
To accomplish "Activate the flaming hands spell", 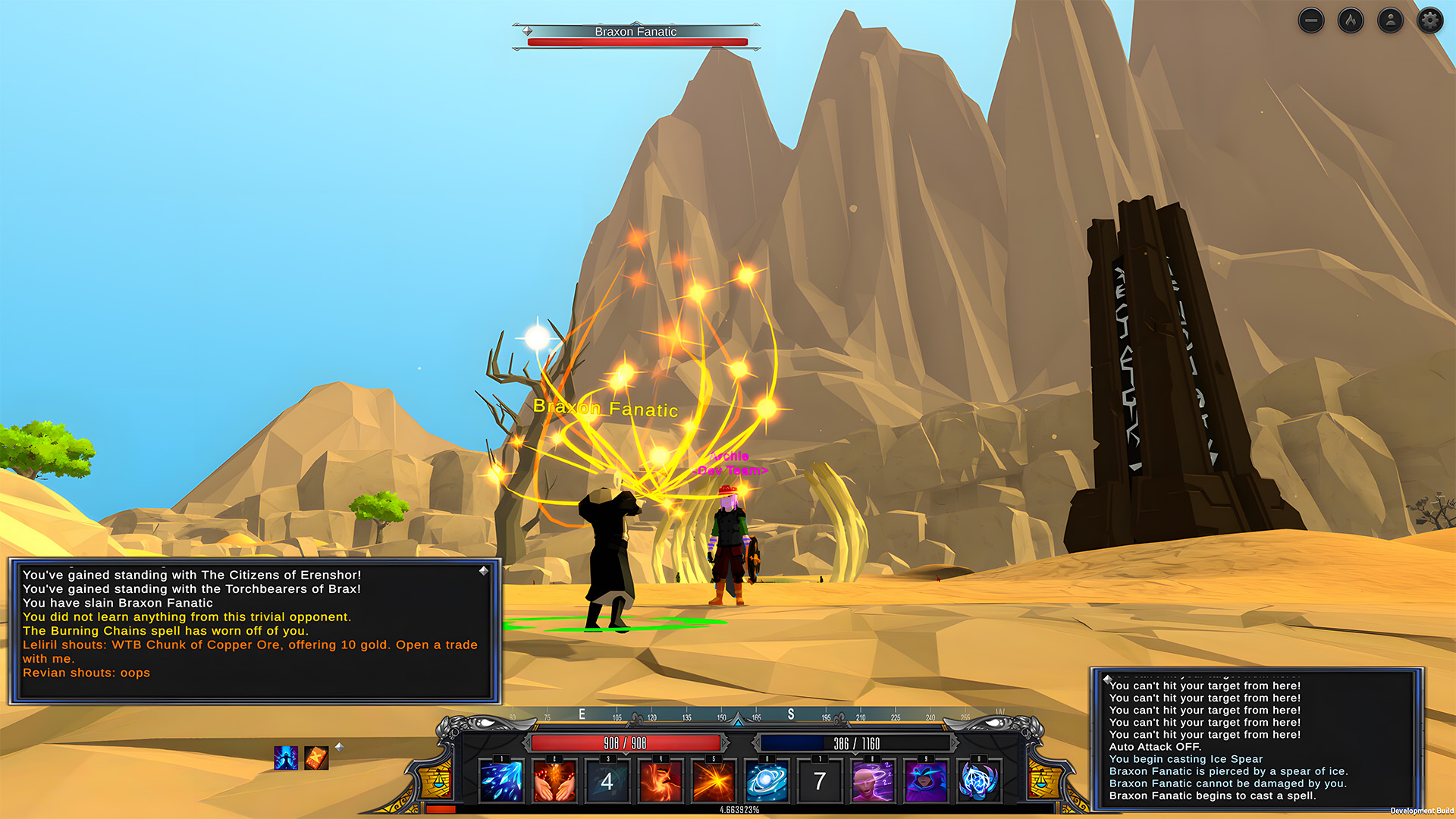I will pos(554,781).
